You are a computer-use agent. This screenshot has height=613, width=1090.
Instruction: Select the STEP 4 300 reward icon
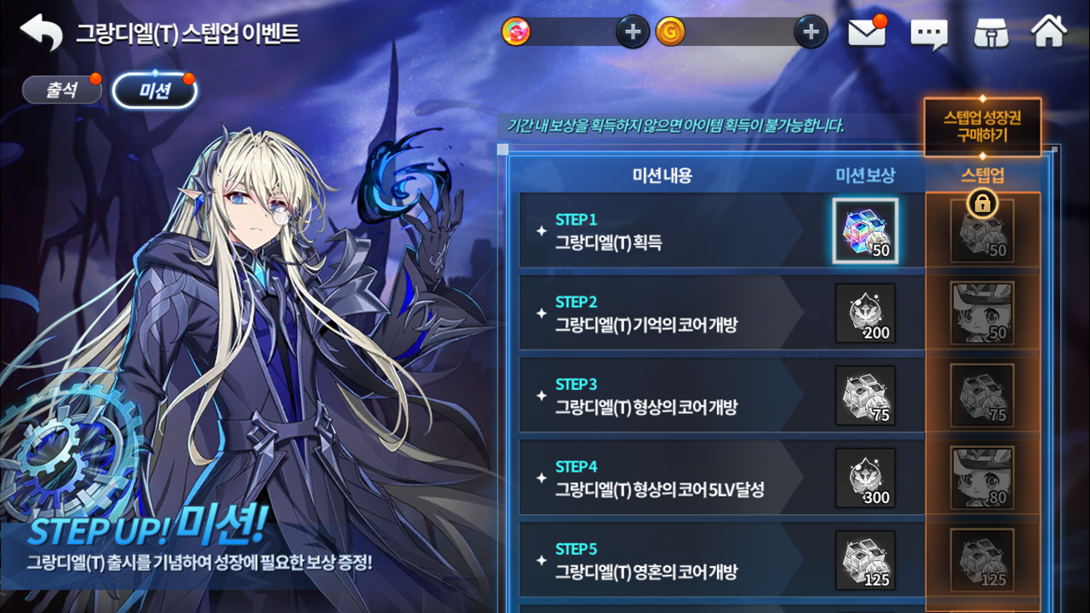tap(865, 478)
